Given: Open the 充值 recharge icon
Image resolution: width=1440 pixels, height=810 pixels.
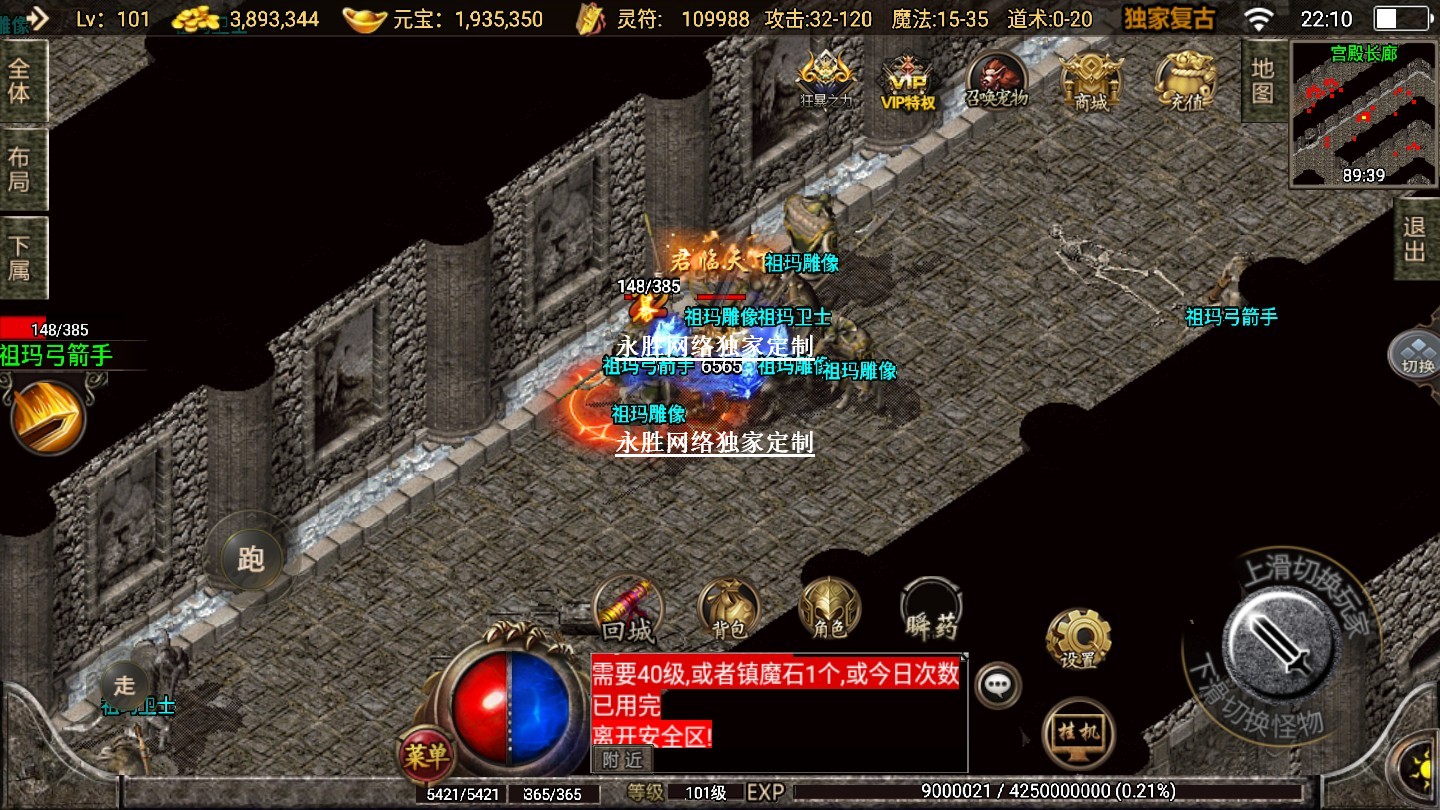Looking at the screenshot, I should coord(1186,80).
